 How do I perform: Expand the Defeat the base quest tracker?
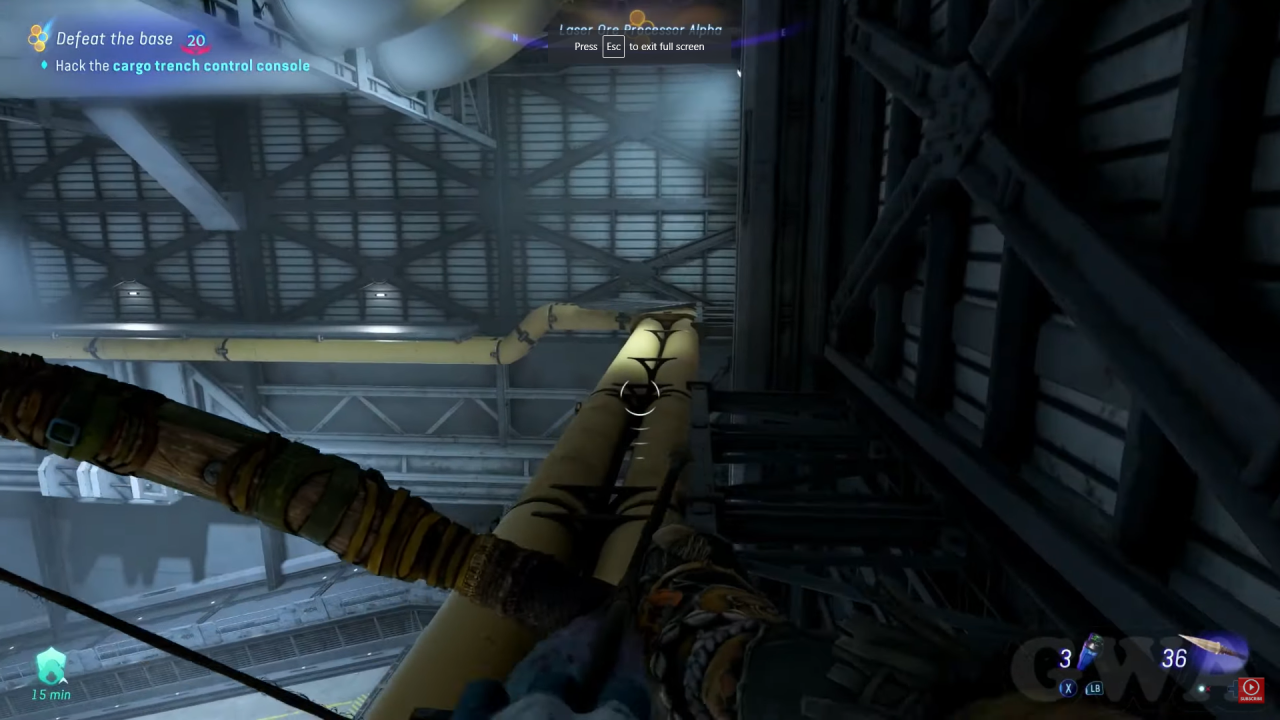click(x=115, y=38)
